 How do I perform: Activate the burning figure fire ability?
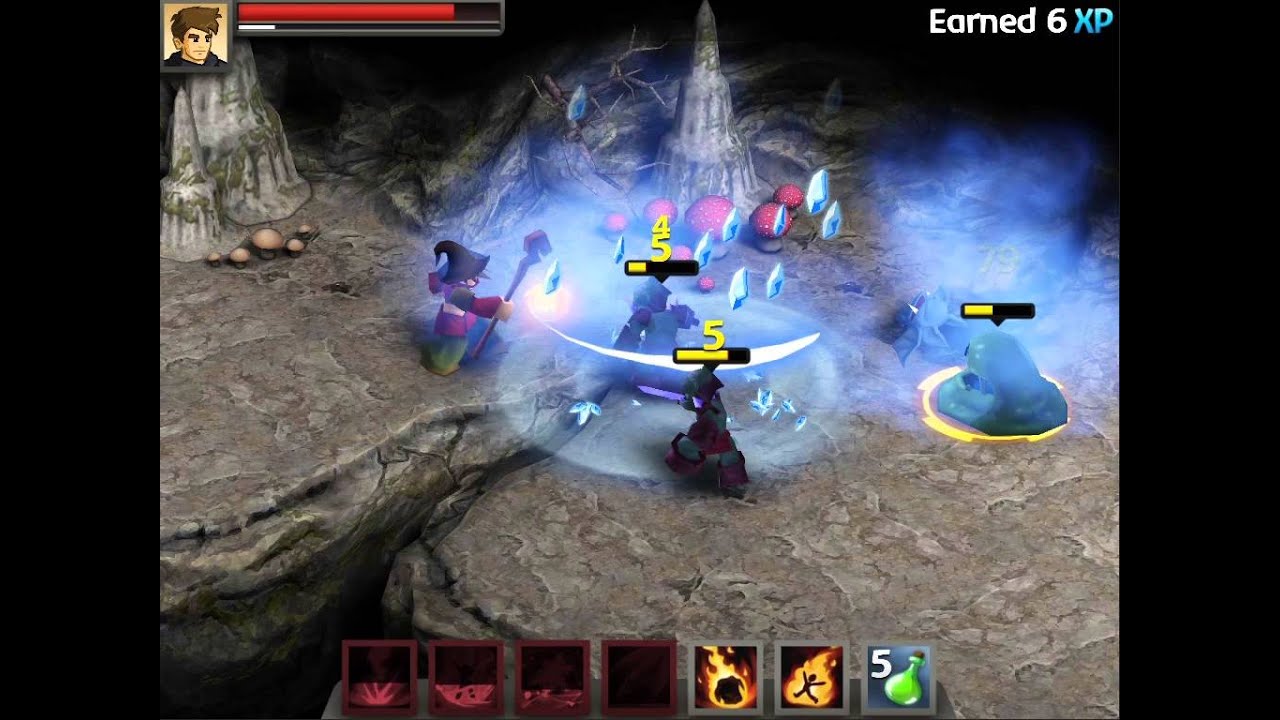[x=811, y=677]
